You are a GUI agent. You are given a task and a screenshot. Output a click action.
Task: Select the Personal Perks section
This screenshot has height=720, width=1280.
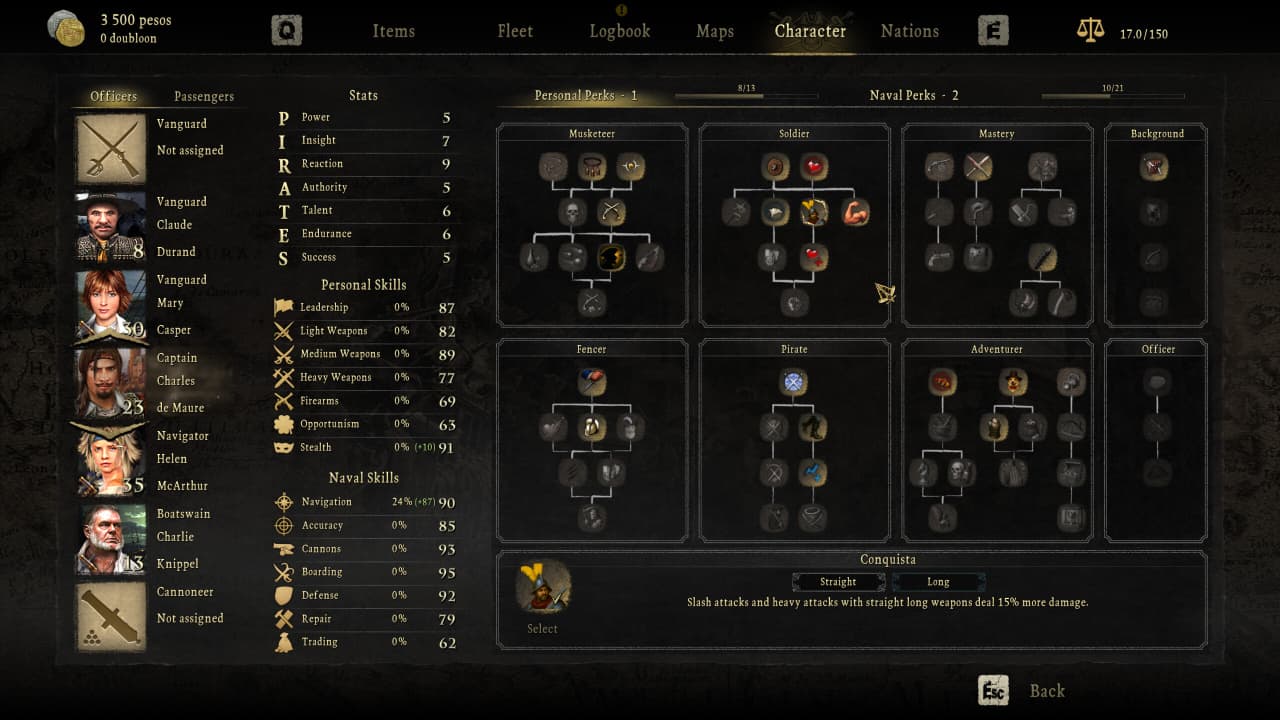(585, 95)
